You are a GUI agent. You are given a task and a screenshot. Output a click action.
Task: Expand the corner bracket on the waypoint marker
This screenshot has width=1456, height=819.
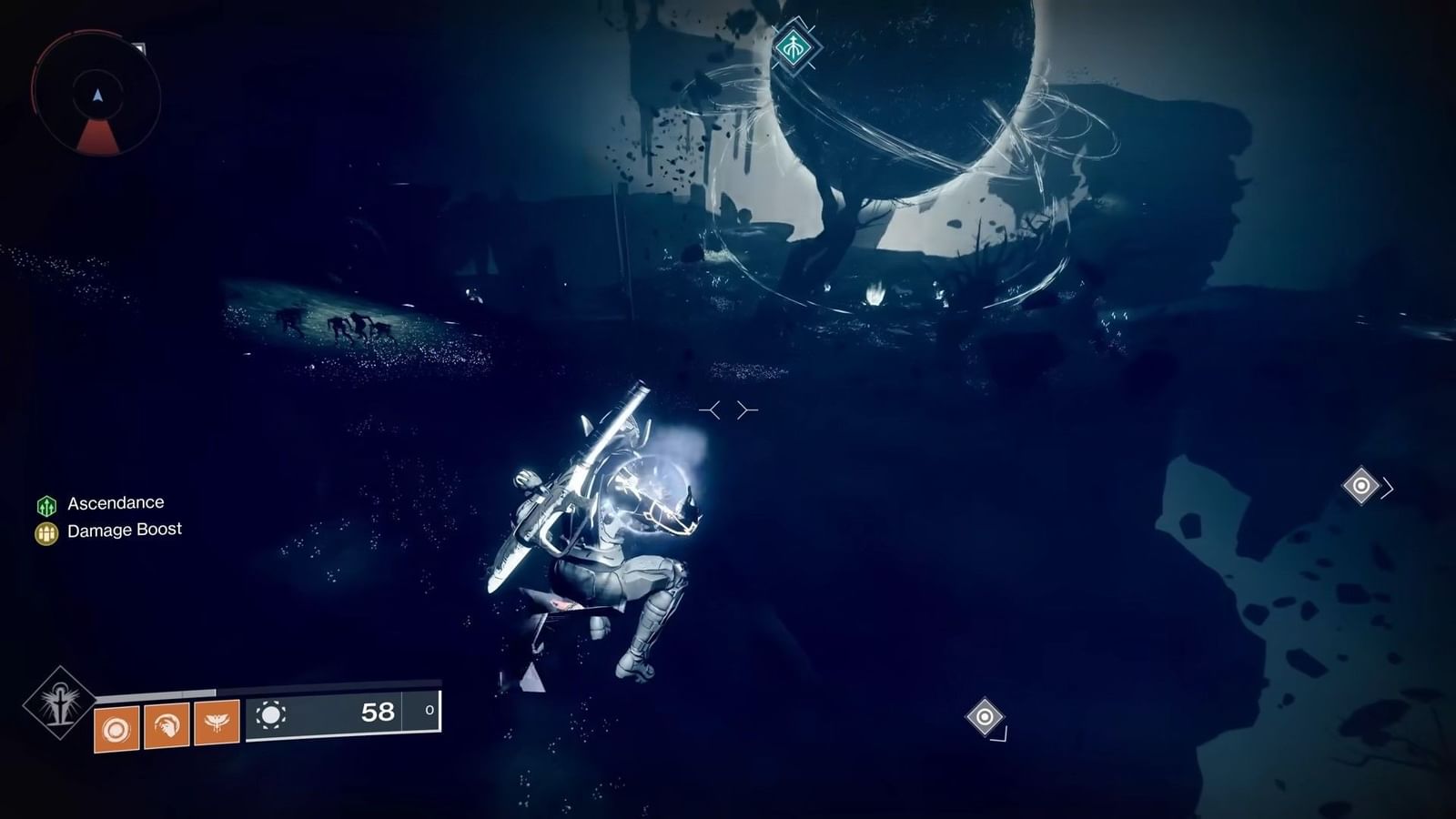coord(1006,735)
